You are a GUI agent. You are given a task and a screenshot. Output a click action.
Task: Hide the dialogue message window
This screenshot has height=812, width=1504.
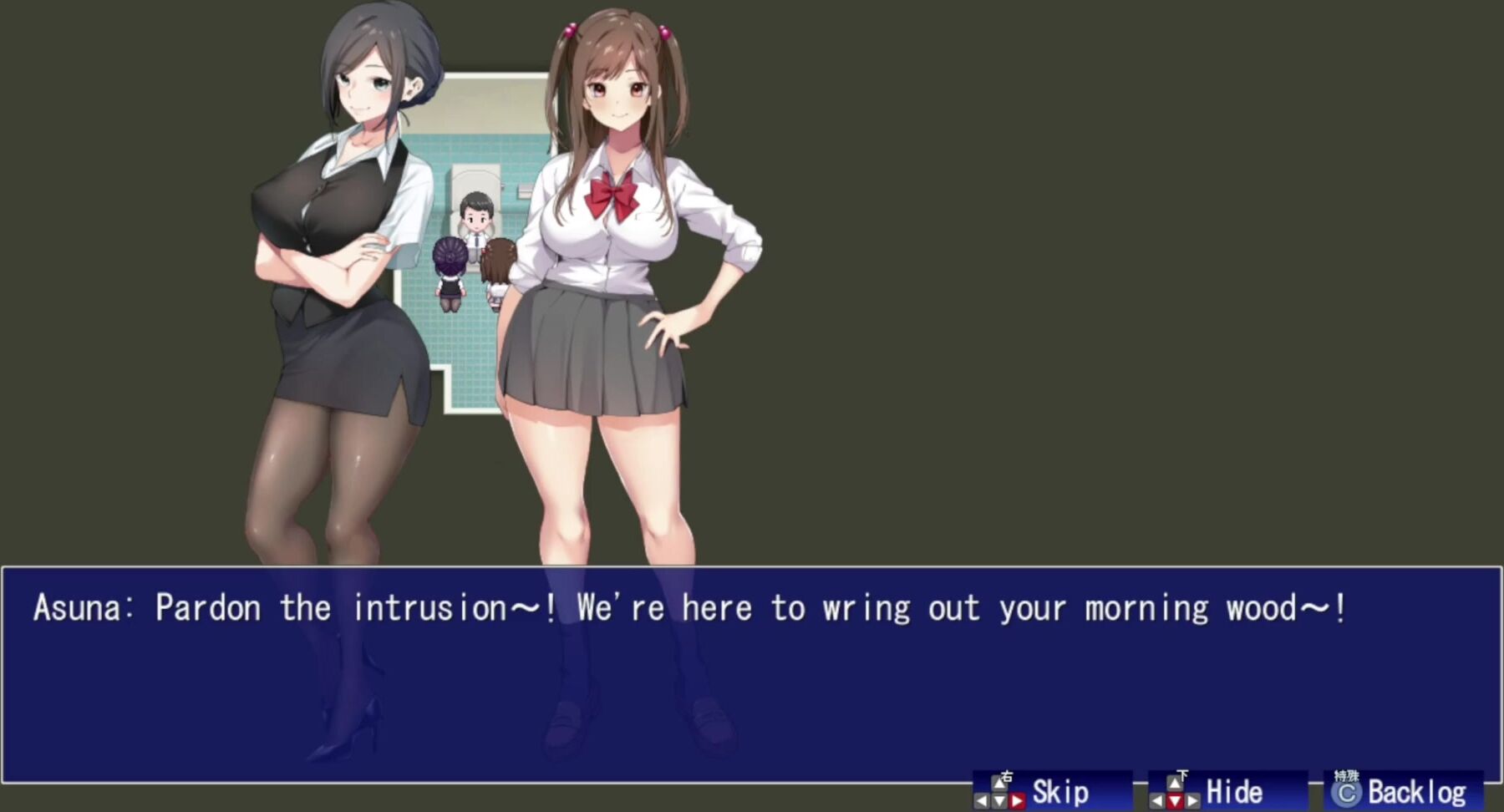pyautogui.click(x=1227, y=790)
